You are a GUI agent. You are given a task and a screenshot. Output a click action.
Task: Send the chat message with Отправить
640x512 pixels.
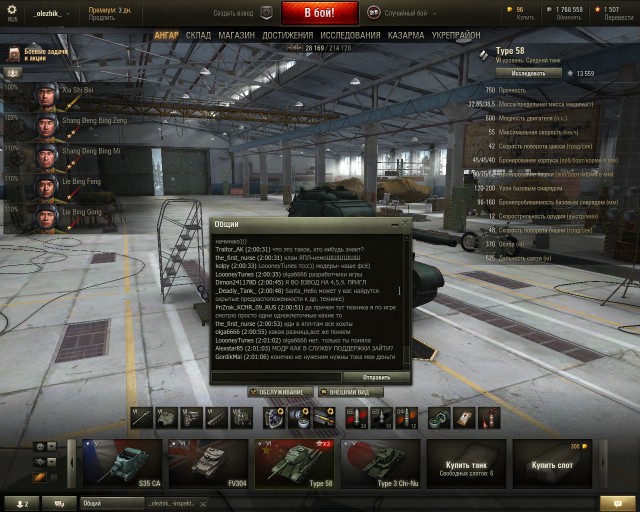pos(376,377)
